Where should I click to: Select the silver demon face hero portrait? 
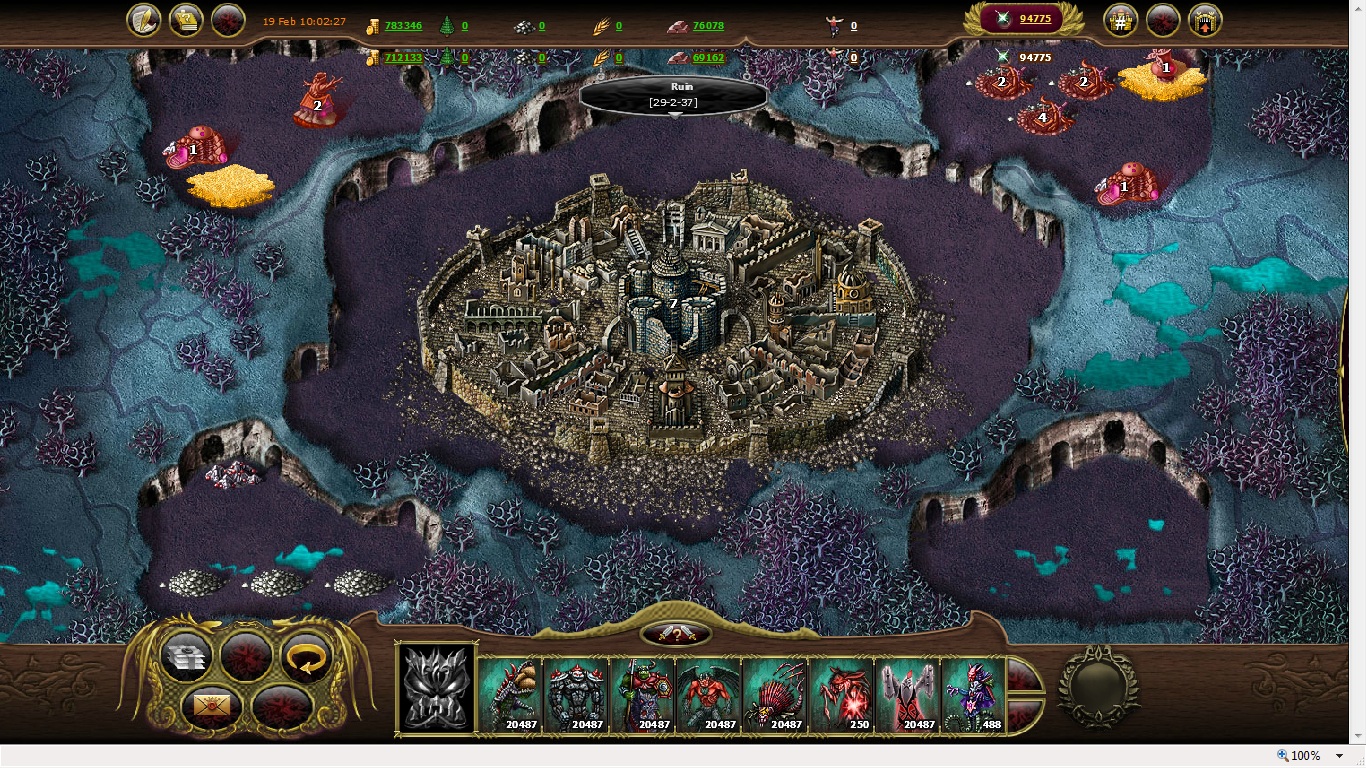pos(437,688)
